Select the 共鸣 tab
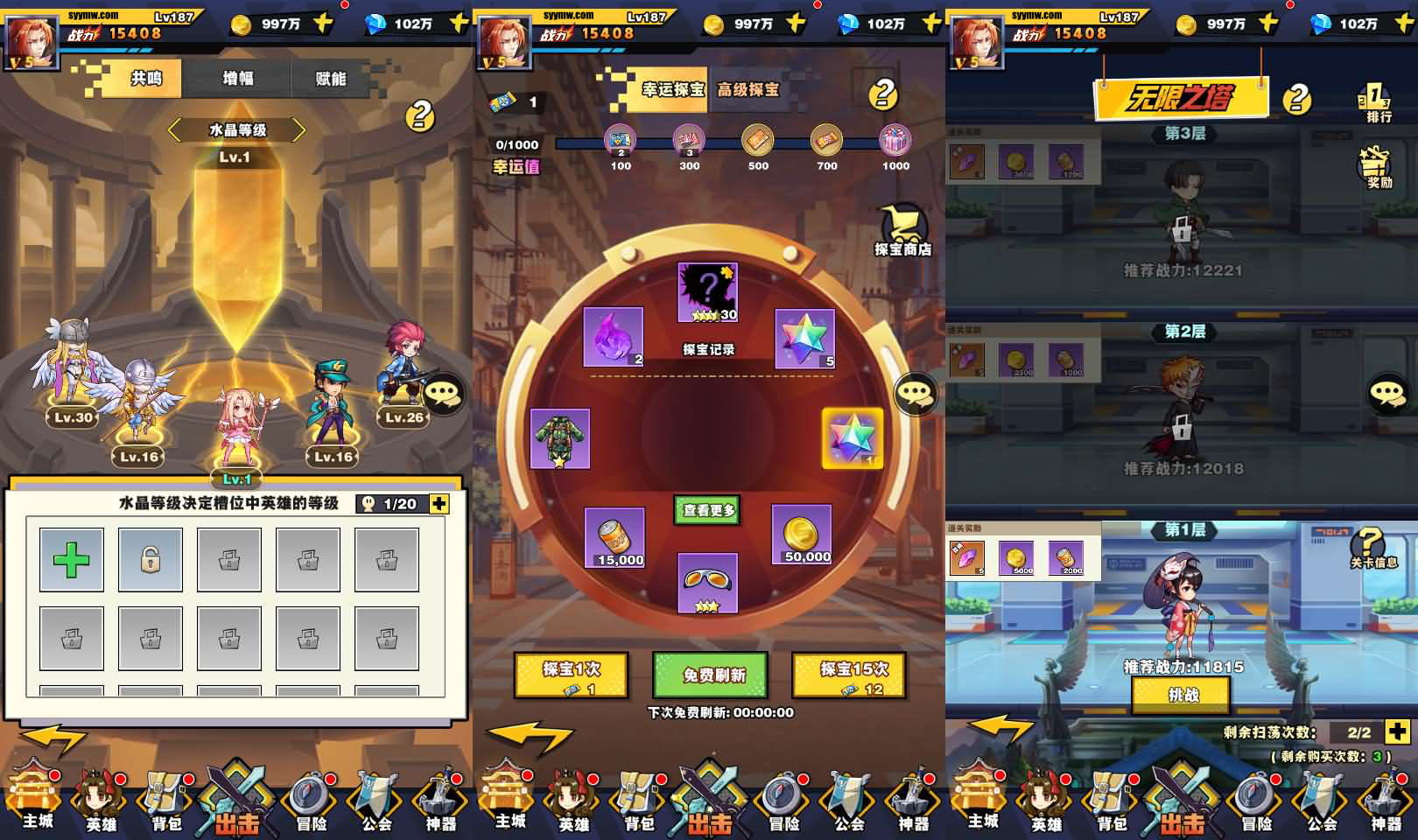This screenshot has height=840, width=1418. coord(145,79)
